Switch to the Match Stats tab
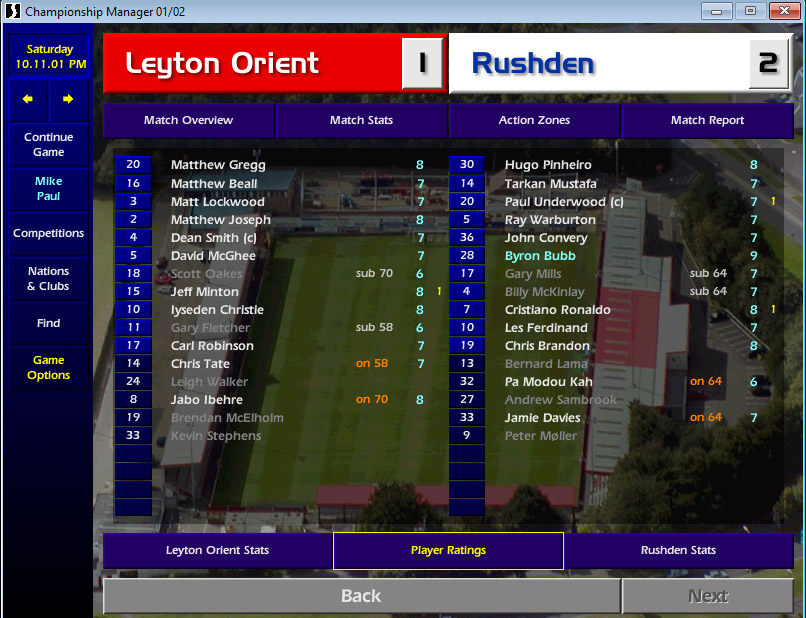The image size is (806, 618). (361, 120)
